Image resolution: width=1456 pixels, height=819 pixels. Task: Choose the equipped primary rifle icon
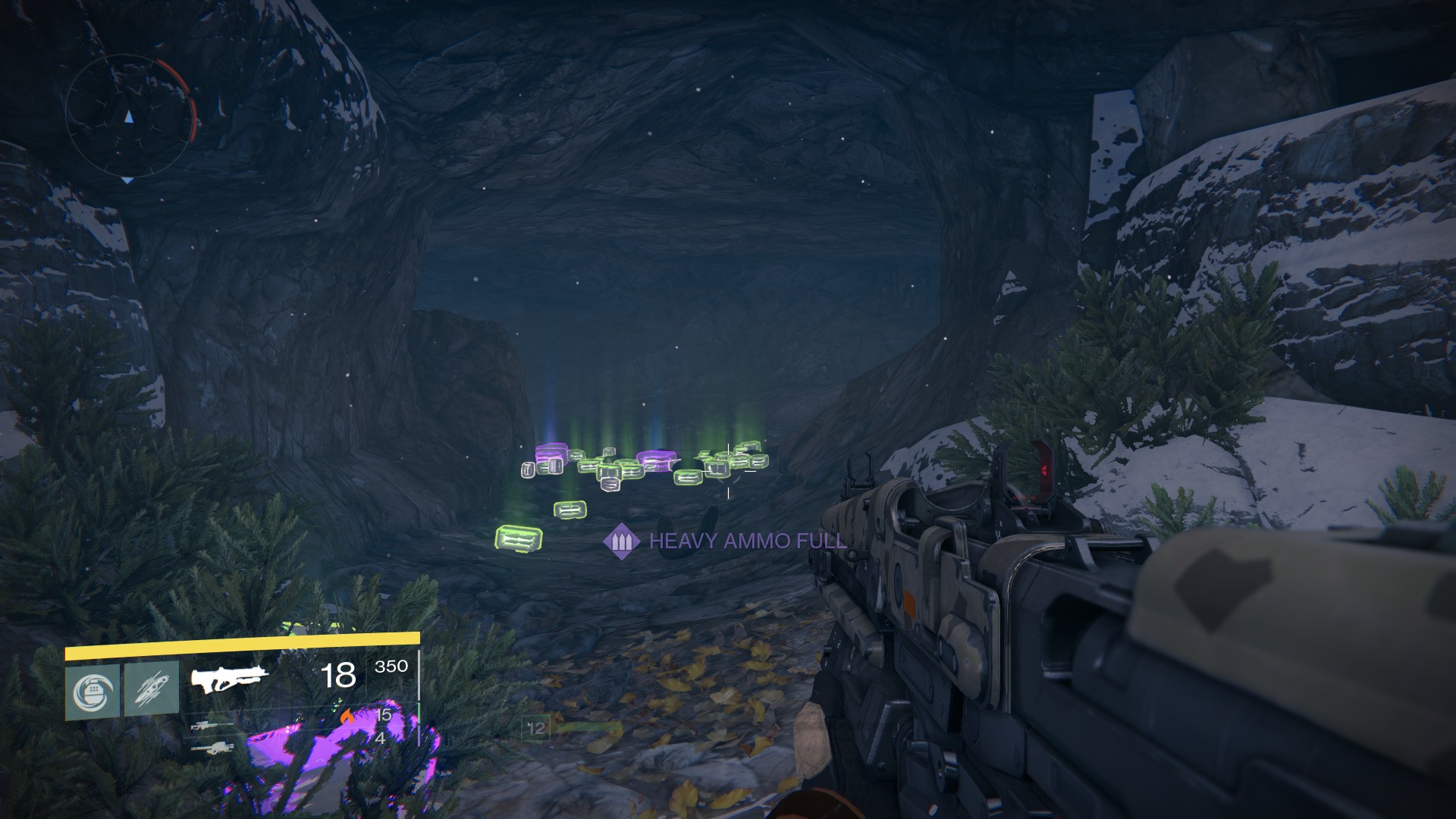[x=229, y=679]
